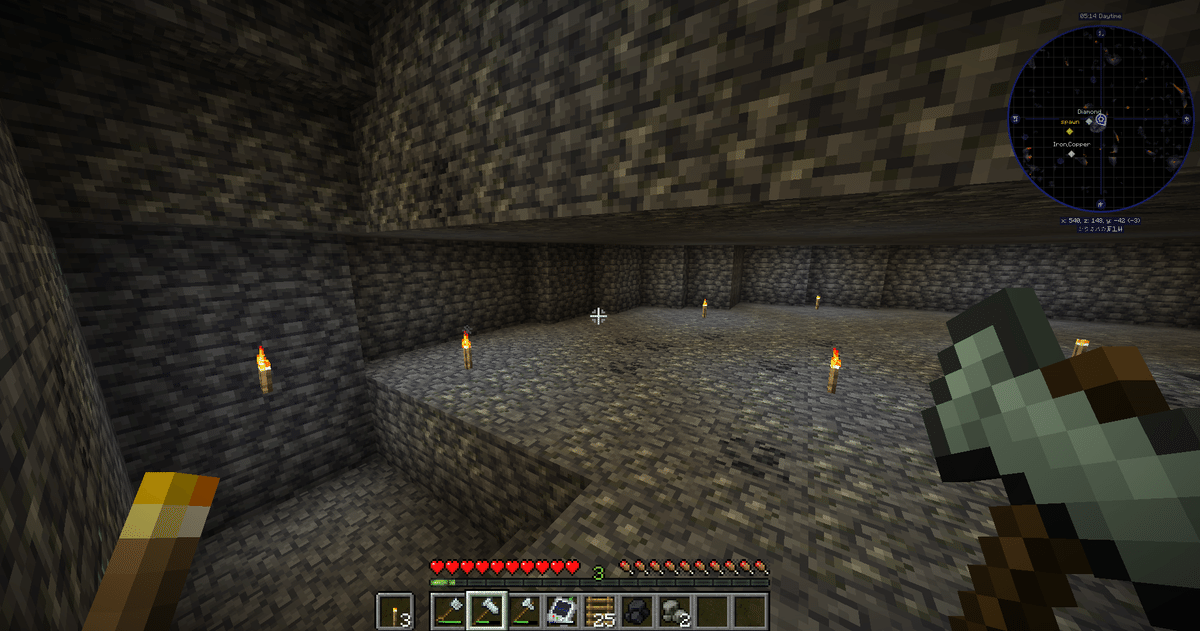This screenshot has width=1200, height=631.
Task: Select the gray ore lumps stack of two
Action: 674,609
